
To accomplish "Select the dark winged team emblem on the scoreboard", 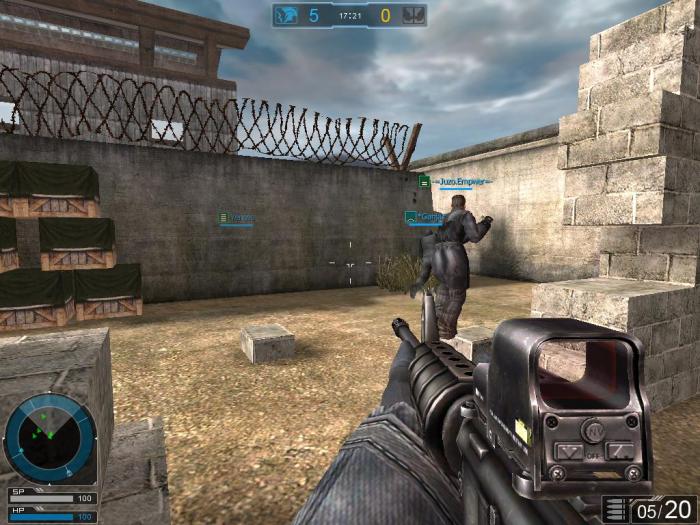I will pos(413,15).
